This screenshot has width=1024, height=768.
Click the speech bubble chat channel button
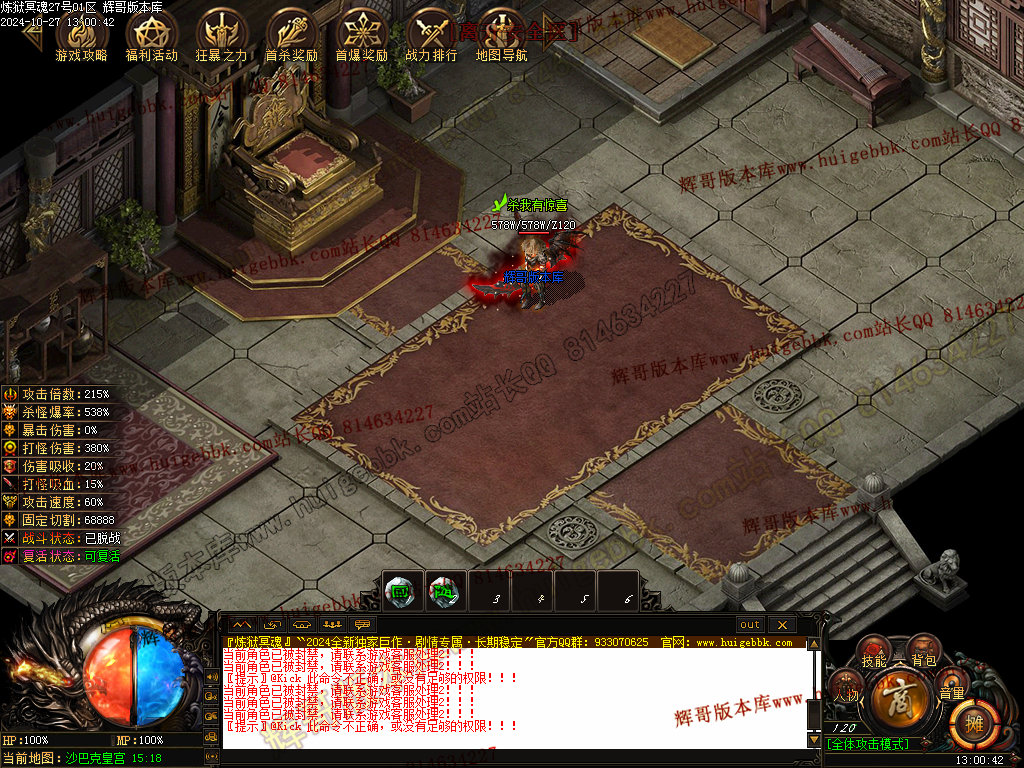tap(362, 625)
